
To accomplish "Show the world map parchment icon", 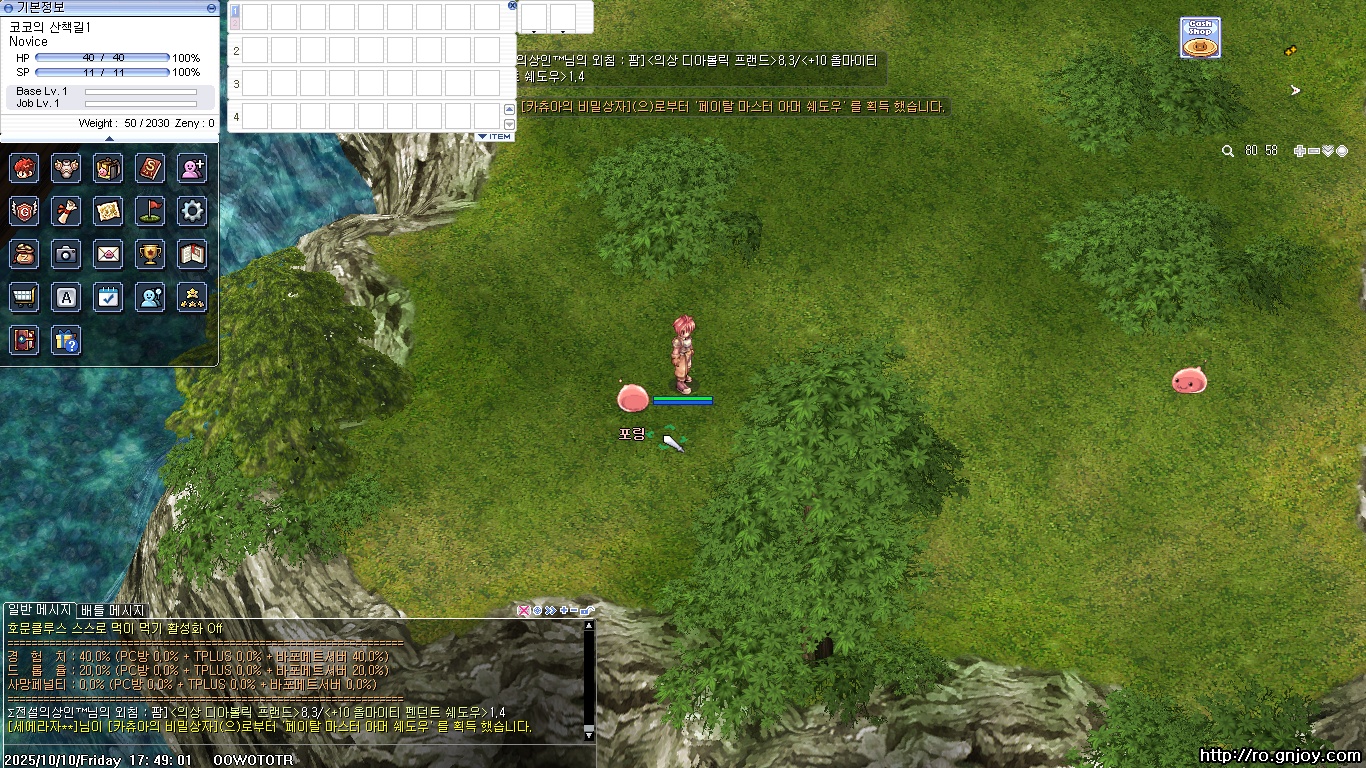I will [x=108, y=211].
